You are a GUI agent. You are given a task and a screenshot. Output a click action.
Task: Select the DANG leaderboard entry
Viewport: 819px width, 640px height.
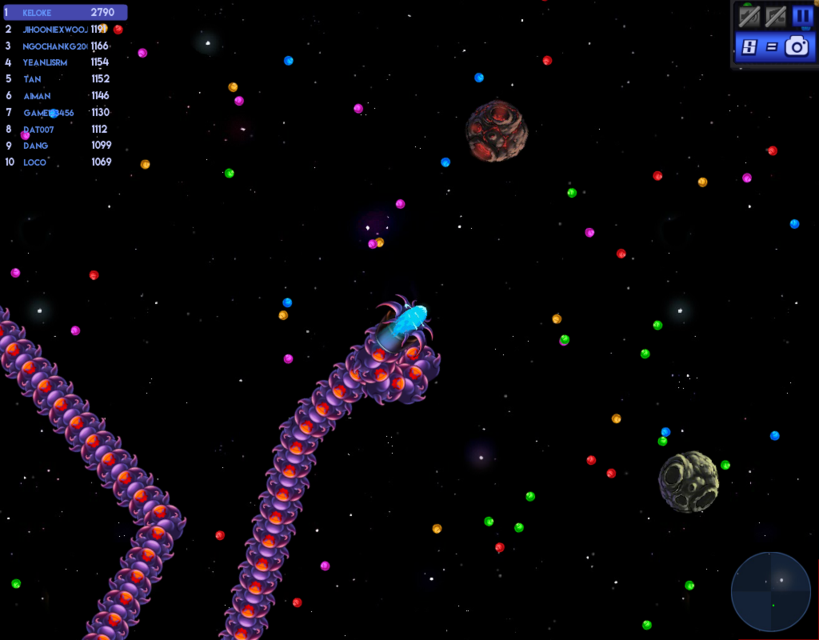[x=60, y=145]
